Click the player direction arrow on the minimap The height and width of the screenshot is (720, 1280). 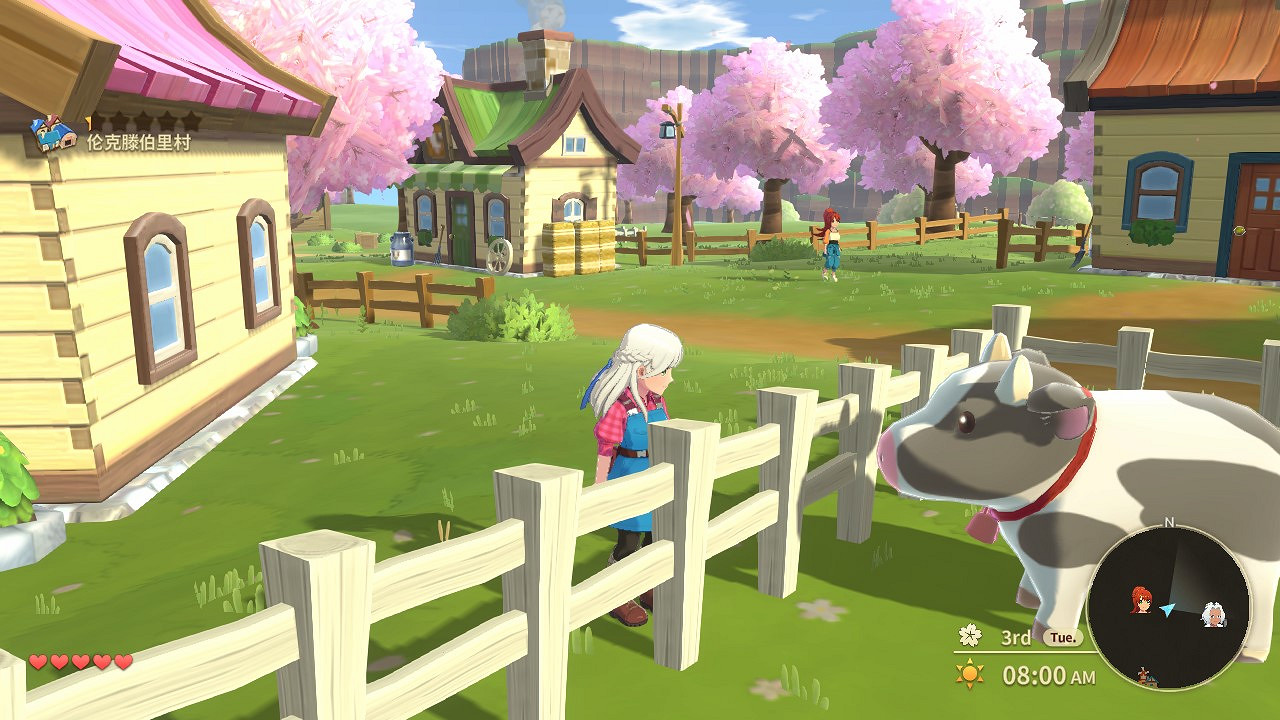pos(1167,608)
